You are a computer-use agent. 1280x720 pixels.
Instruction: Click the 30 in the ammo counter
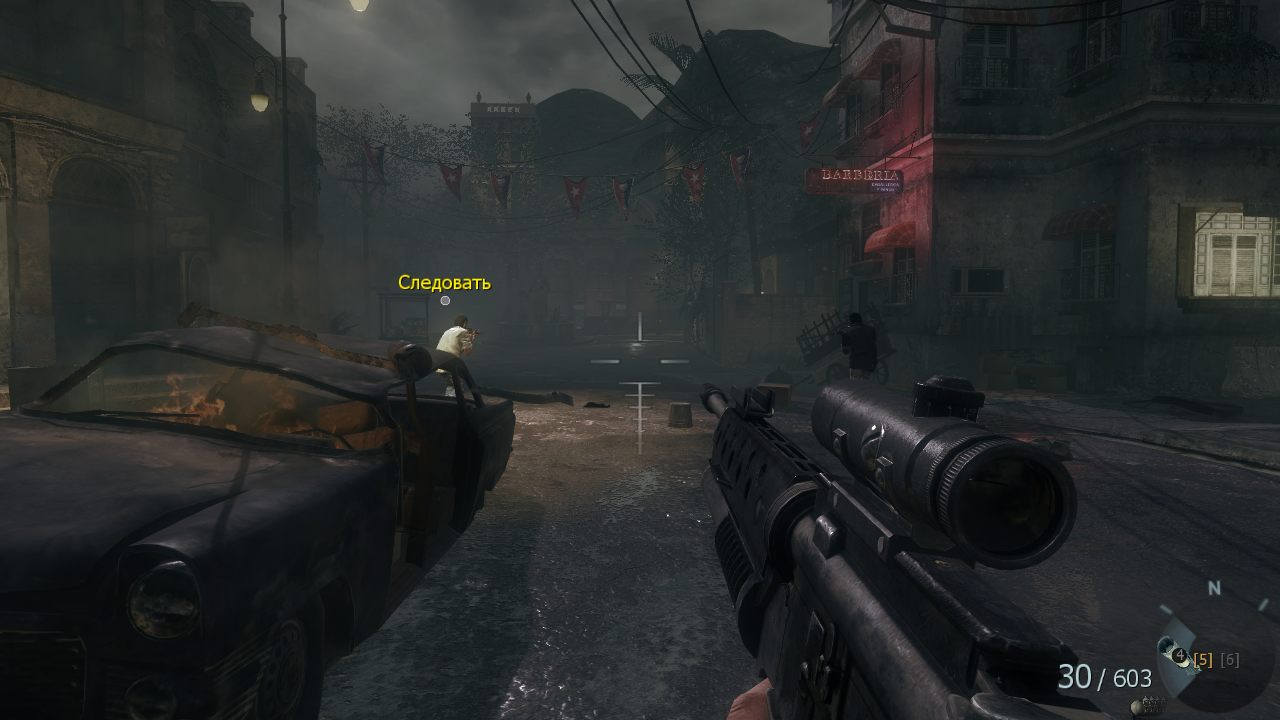(x=1075, y=677)
